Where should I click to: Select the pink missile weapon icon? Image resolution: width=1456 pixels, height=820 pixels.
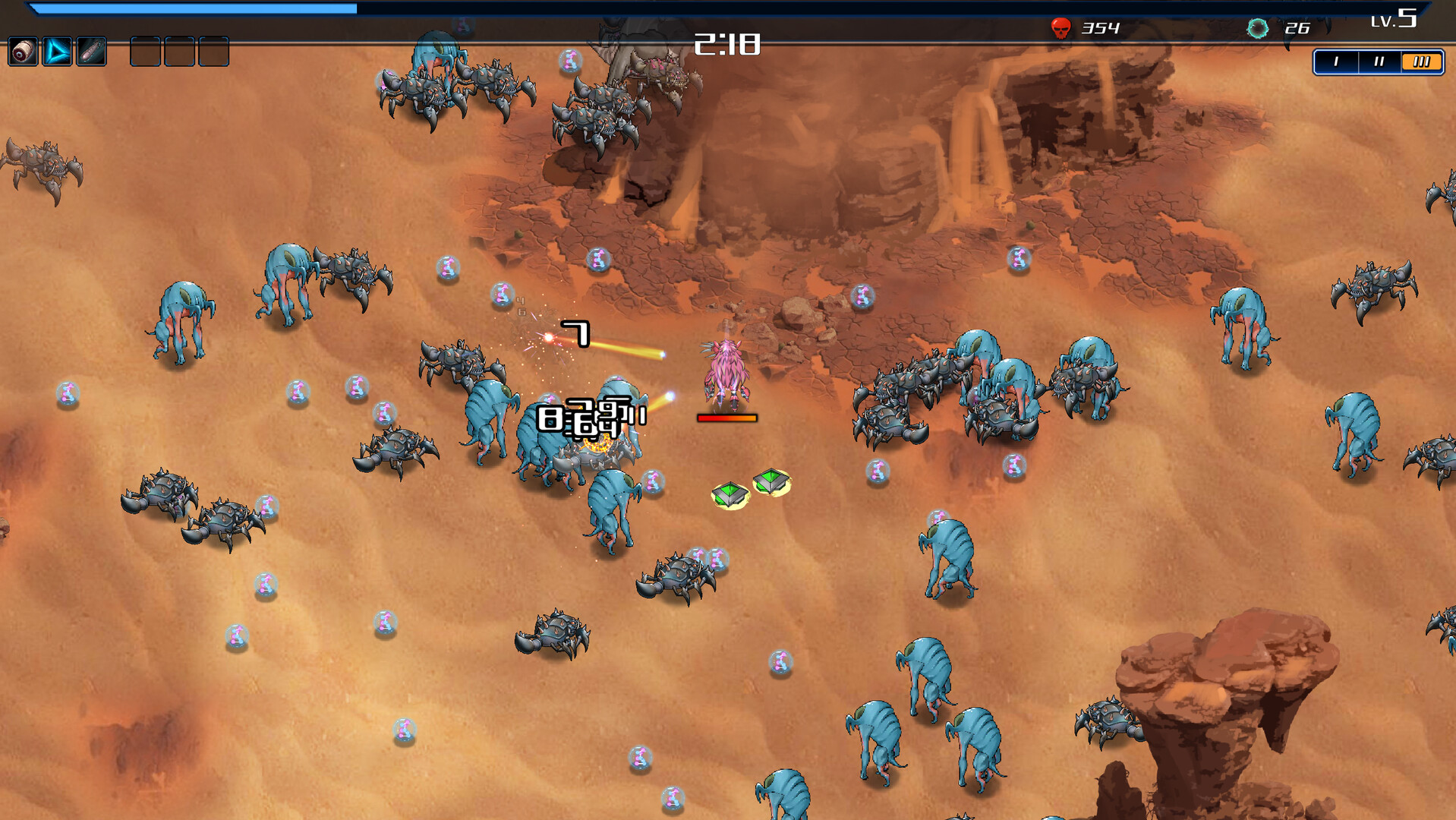coord(92,52)
